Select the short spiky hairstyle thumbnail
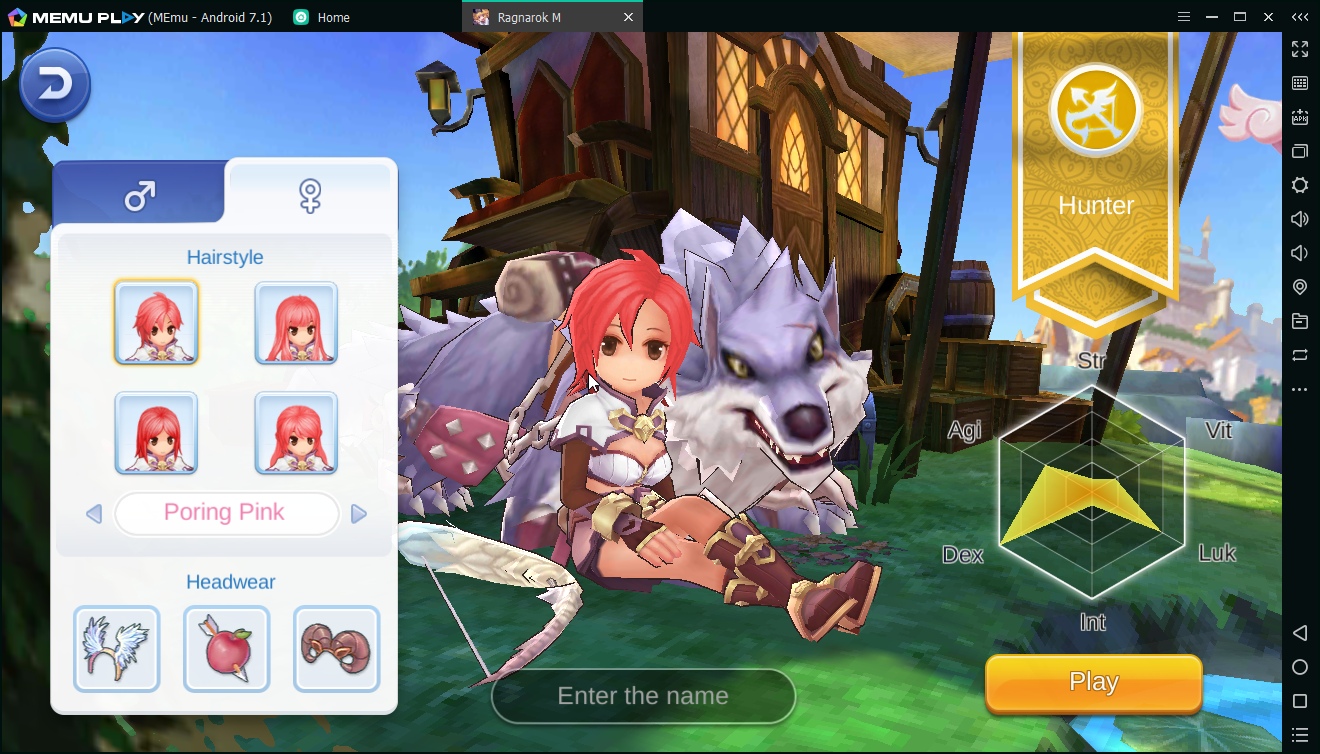 coord(156,322)
